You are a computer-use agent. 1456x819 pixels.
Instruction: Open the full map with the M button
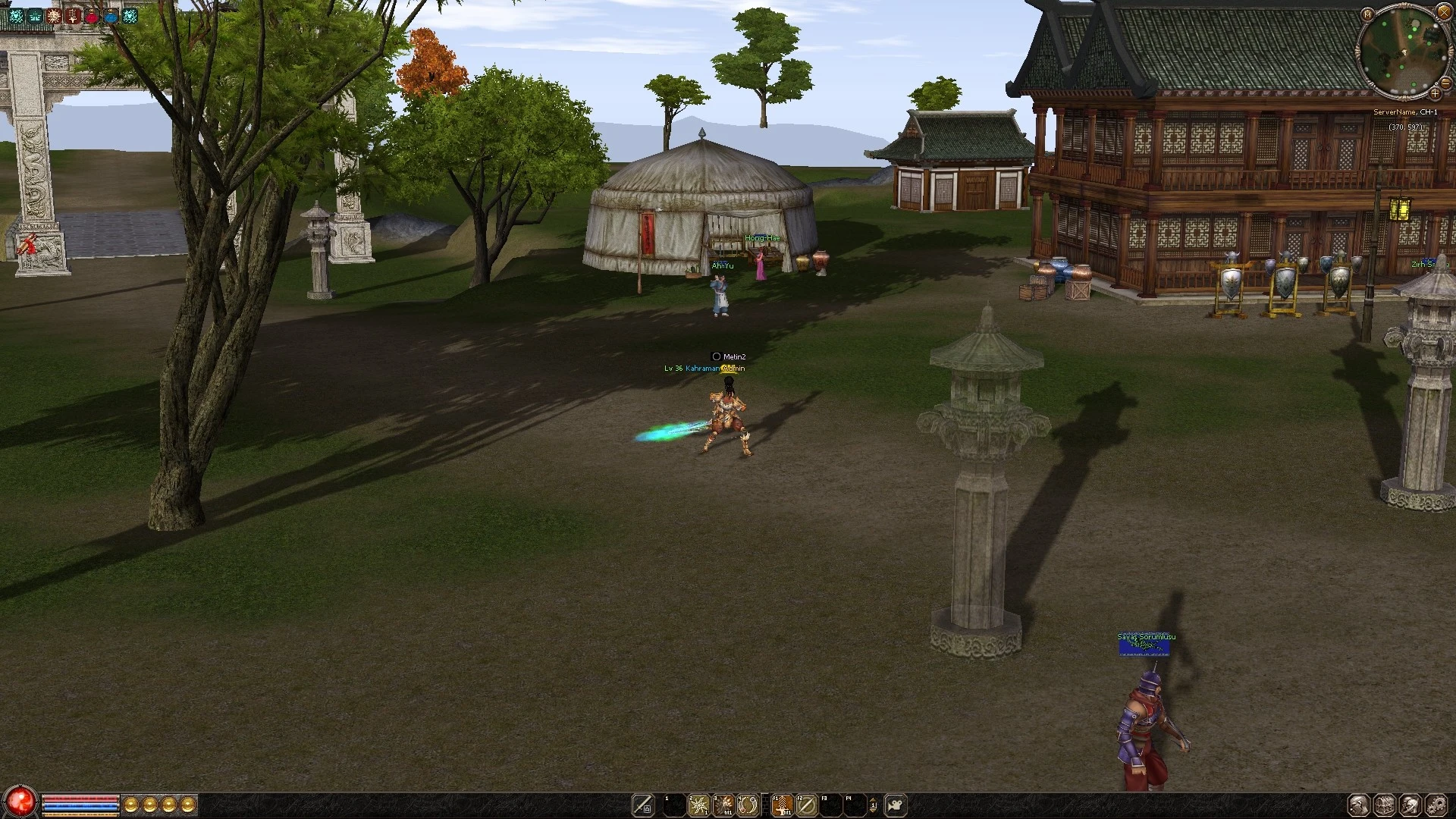point(1367,14)
